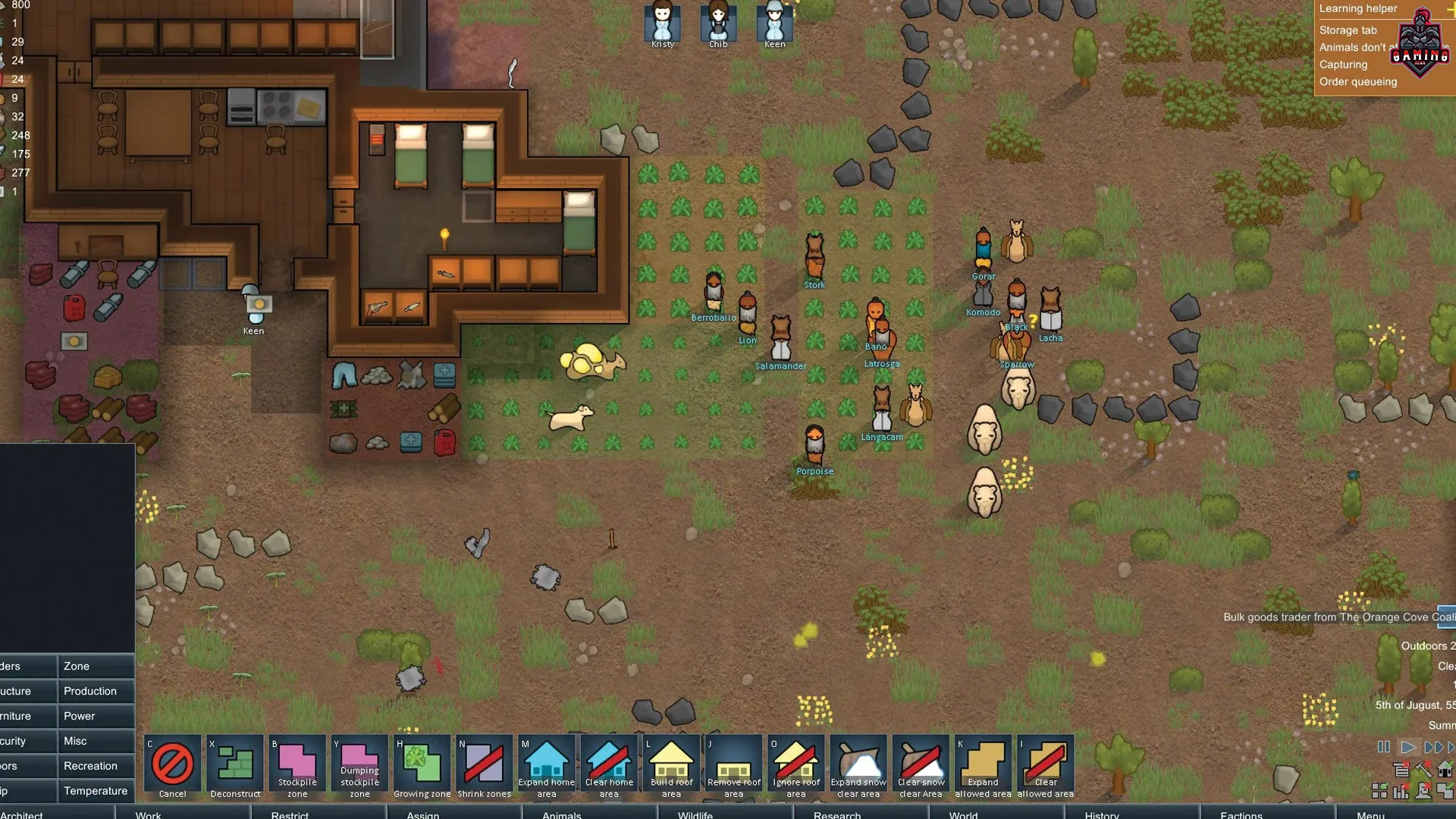
Task: Open the Temperature category in Architect panel
Action: (x=96, y=791)
